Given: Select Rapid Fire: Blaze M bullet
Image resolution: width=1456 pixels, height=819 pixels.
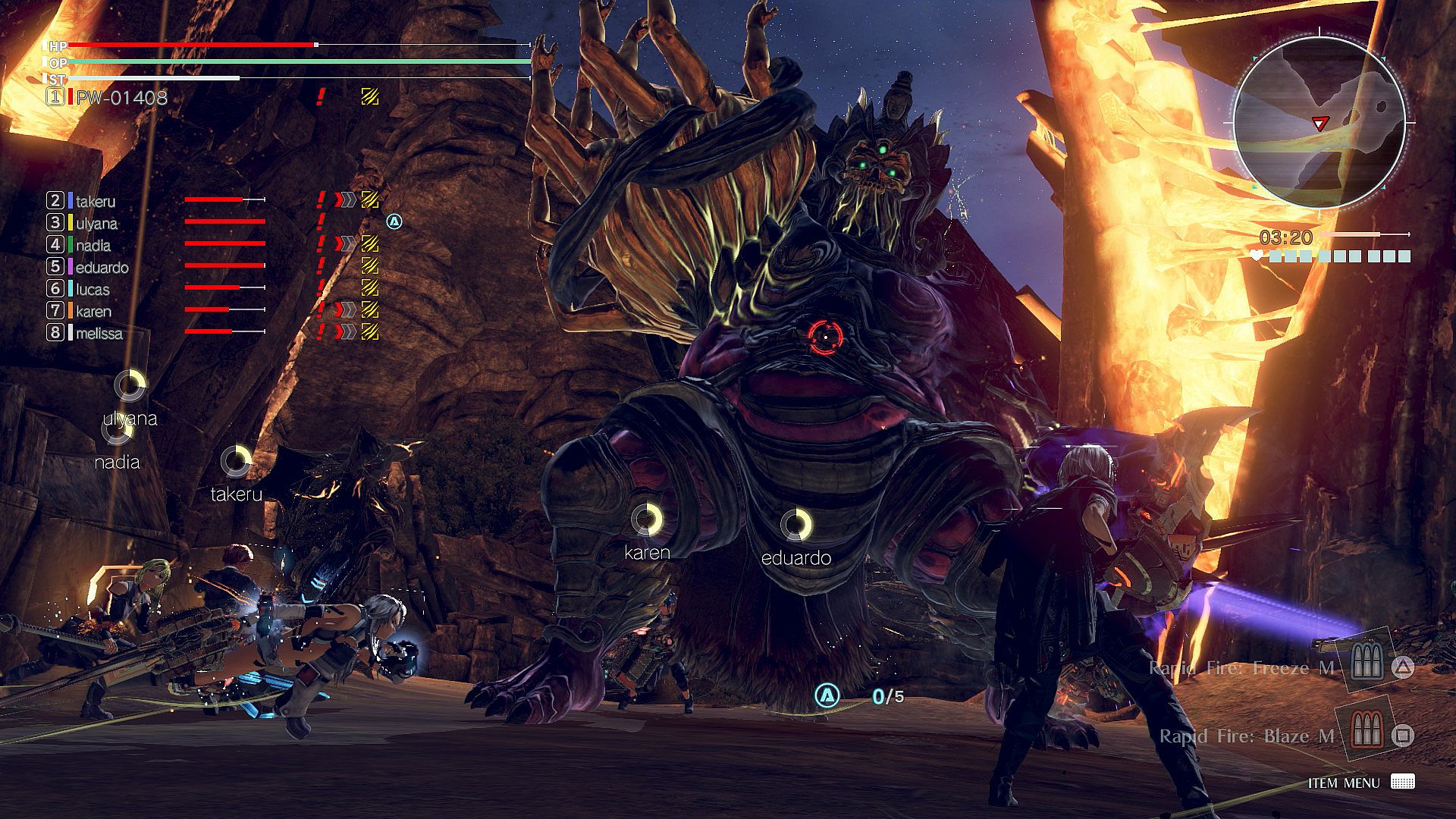Looking at the screenshot, I should coord(1247,736).
